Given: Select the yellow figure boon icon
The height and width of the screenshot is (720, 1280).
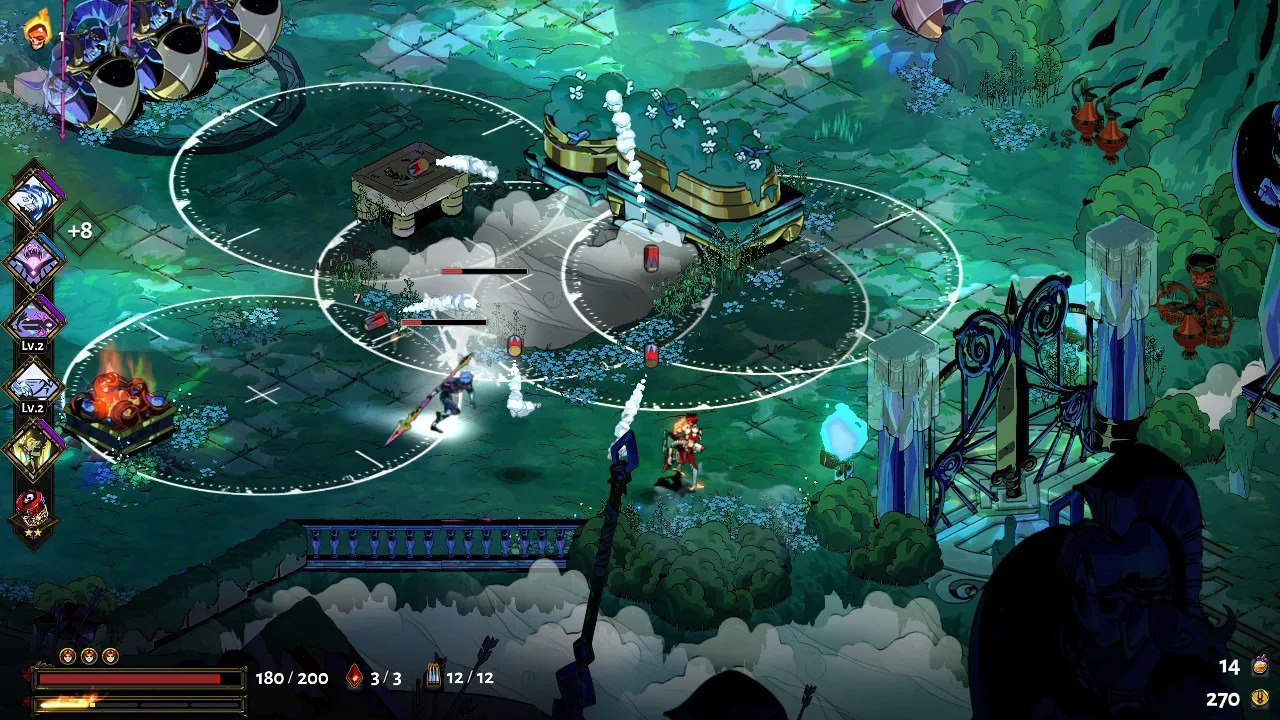Looking at the screenshot, I should point(34,447).
